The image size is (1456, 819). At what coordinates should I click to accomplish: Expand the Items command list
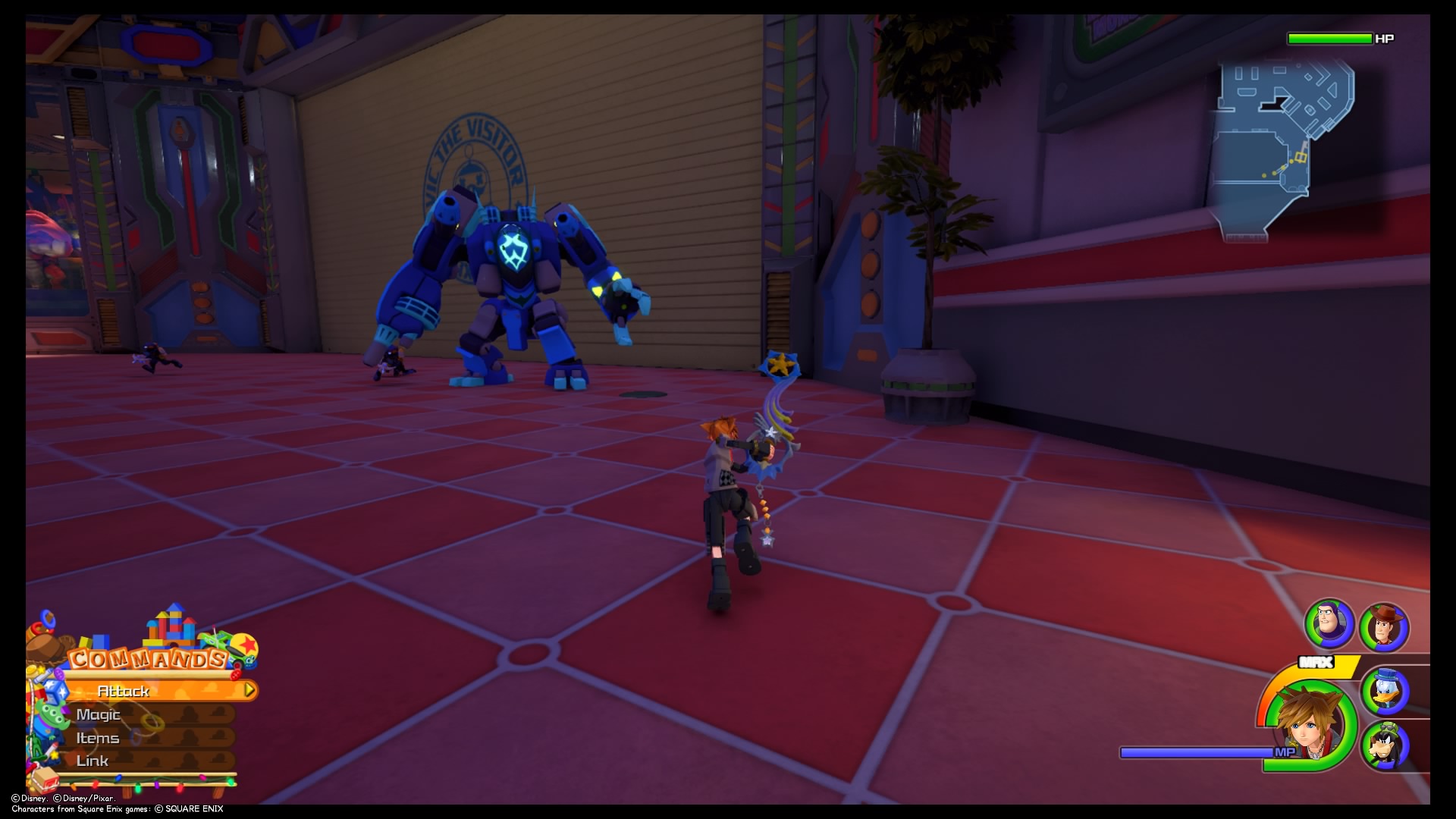pyautogui.click(x=96, y=737)
